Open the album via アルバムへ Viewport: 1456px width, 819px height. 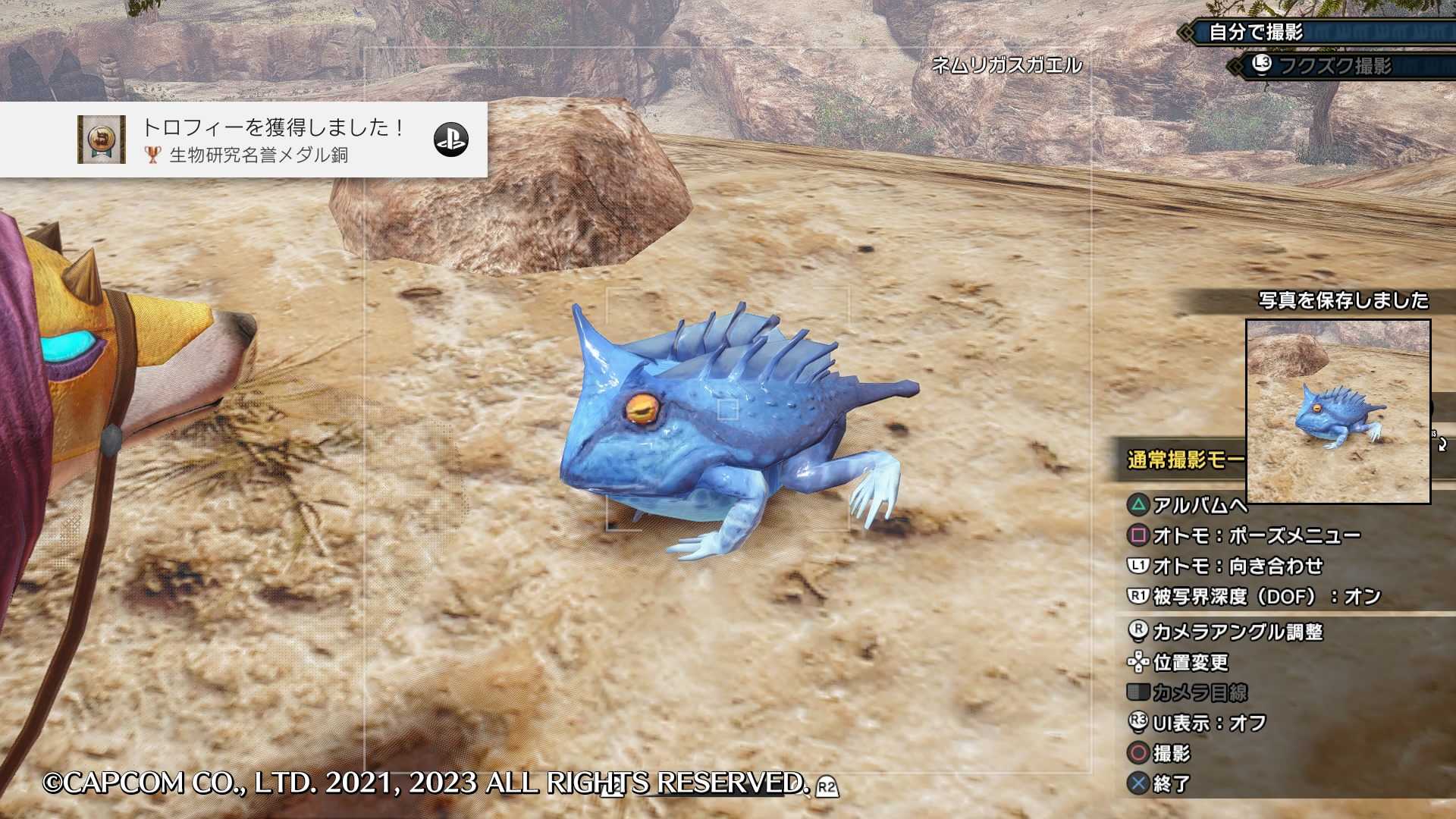coord(1187,505)
